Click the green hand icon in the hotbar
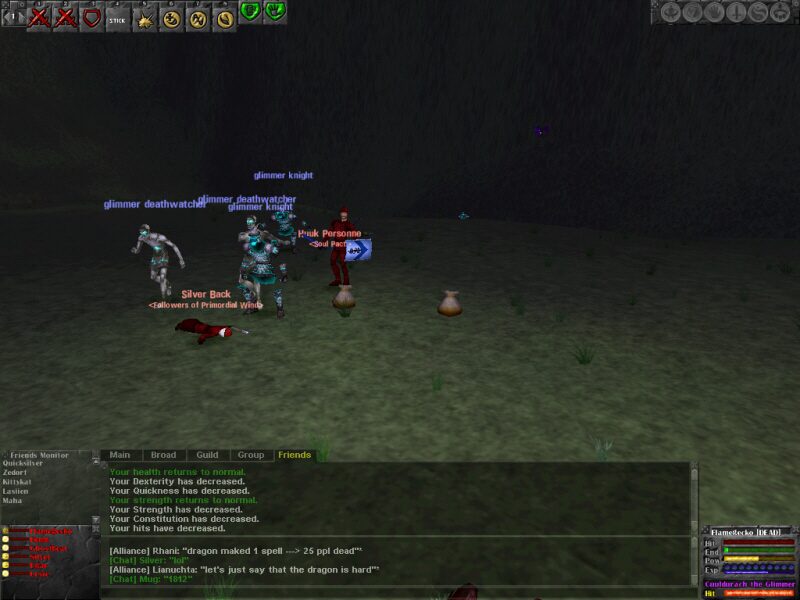The width and height of the screenshot is (800, 600). pos(275,12)
